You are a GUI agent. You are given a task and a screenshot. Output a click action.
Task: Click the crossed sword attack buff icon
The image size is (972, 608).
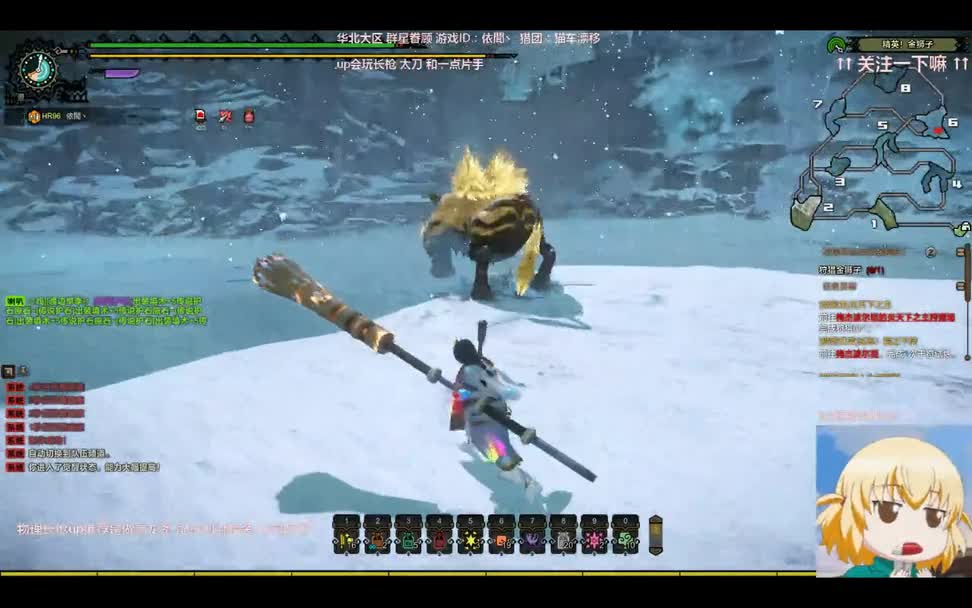click(x=225, y=116)
